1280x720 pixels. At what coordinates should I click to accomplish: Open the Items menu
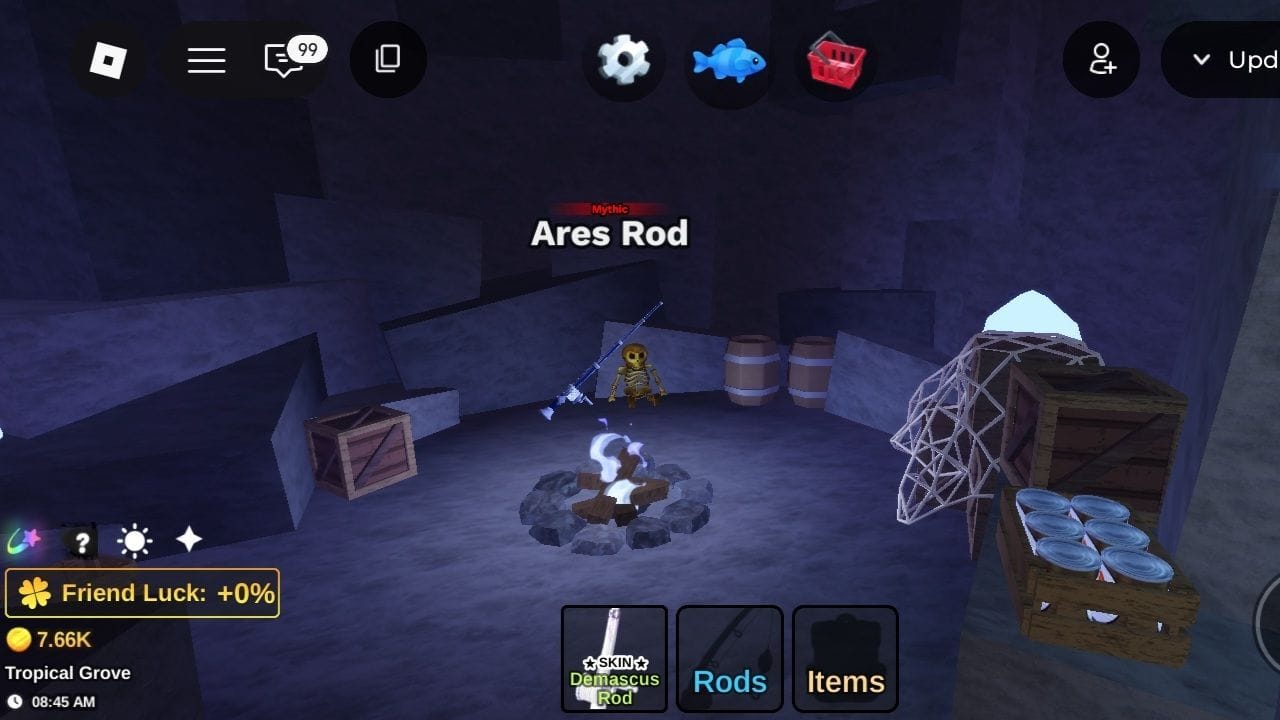845,658
